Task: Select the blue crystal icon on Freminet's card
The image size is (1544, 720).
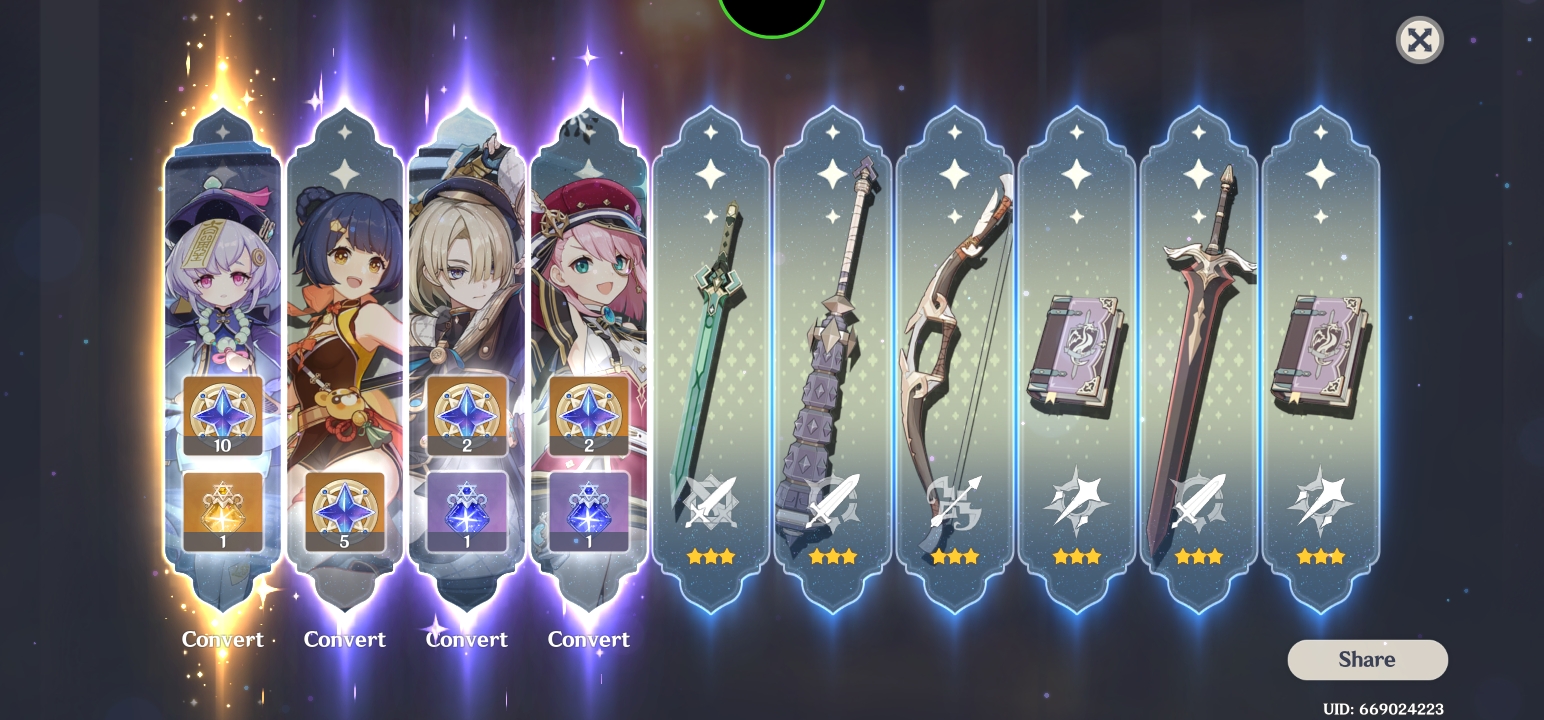Action: coord(466,513)
